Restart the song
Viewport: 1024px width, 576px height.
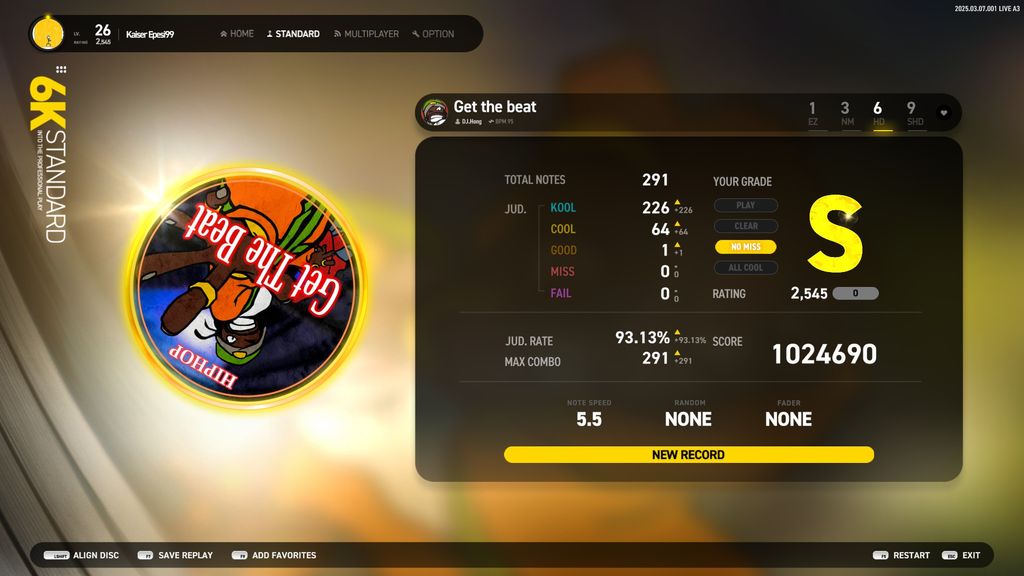pos(901,555)
